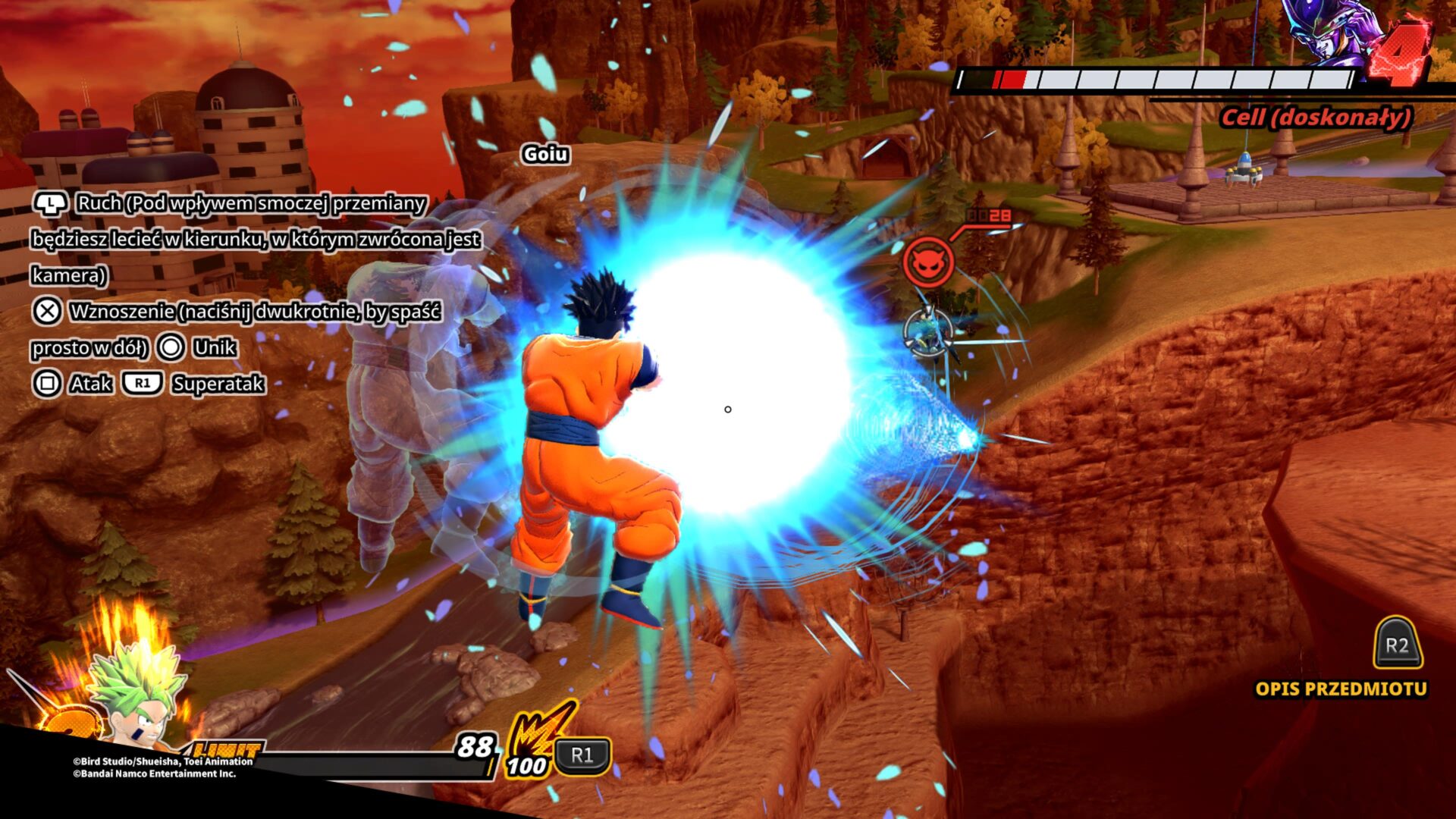Viewport: 1456px width, 819px height.
Task: Click the red raider face marker
Action: [927, 262]
